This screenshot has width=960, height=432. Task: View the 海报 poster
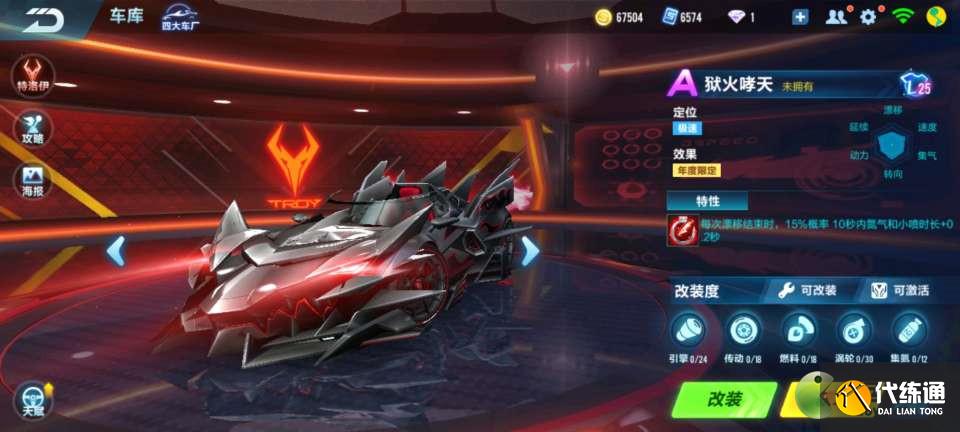click(x=33, y=181)
